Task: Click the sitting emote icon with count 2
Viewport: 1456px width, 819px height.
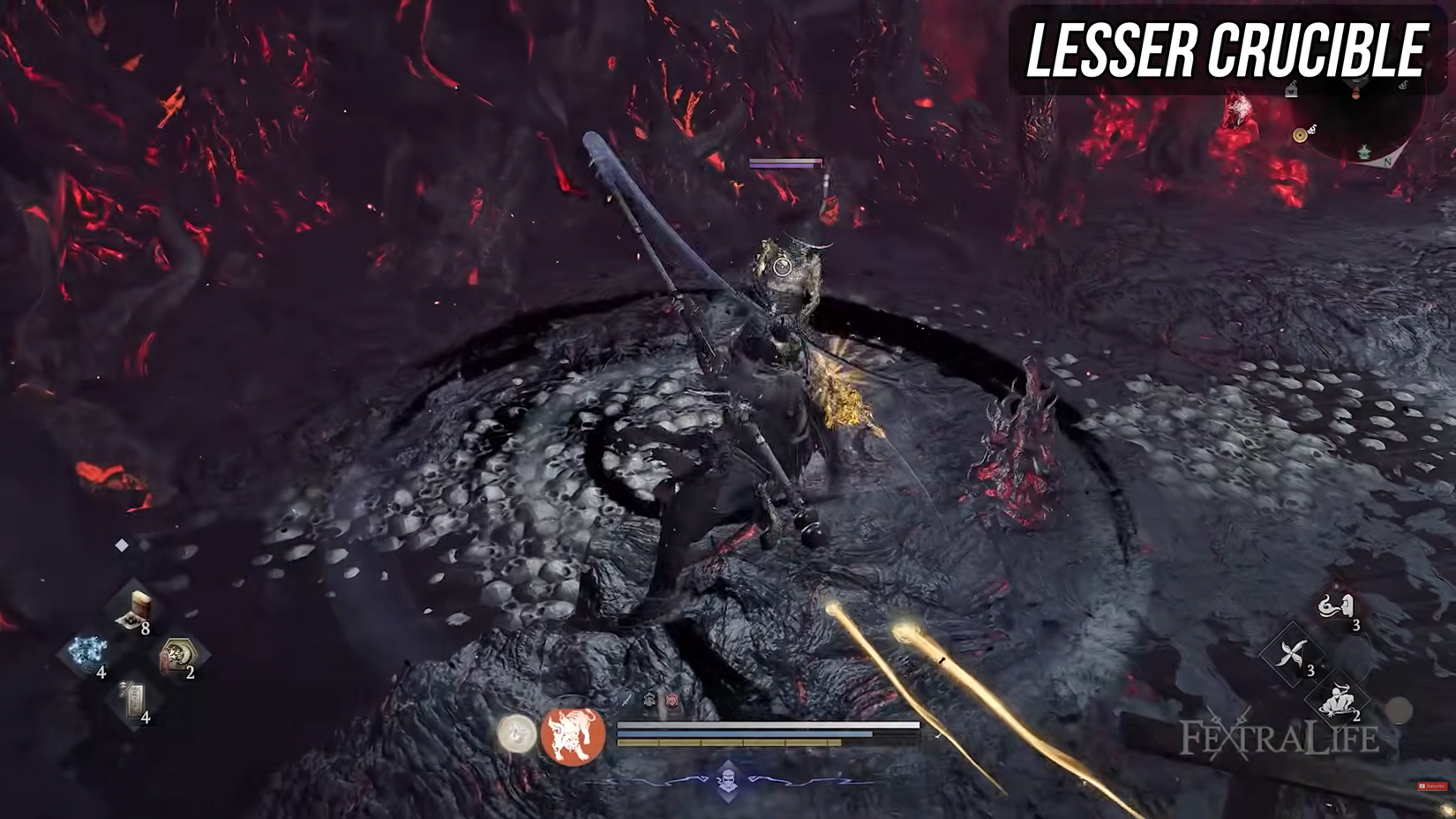Action: pyautogui.click(x=1339, y=699)
